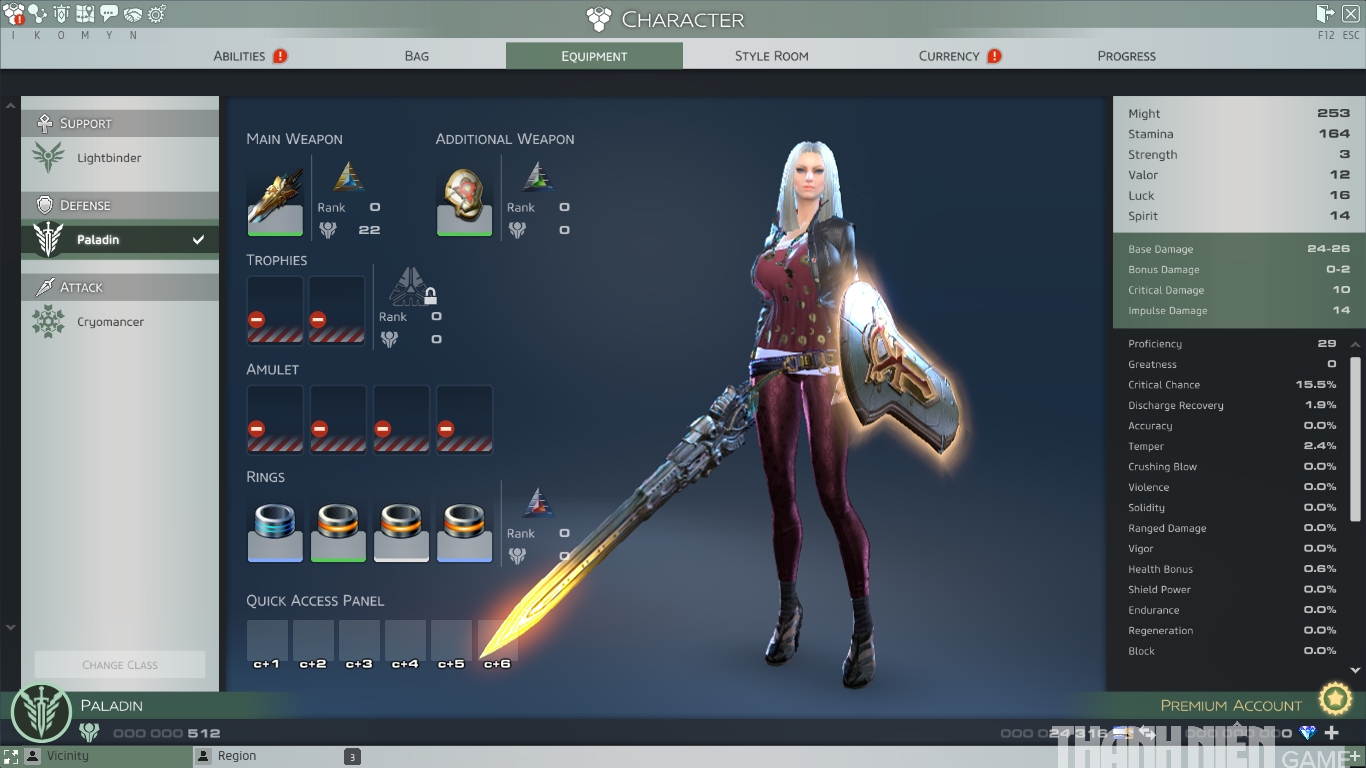The width and height of the screenshot is (1366, 784).
Task: Toggle the checked Paladin class entry
Action: coord(119,239)
